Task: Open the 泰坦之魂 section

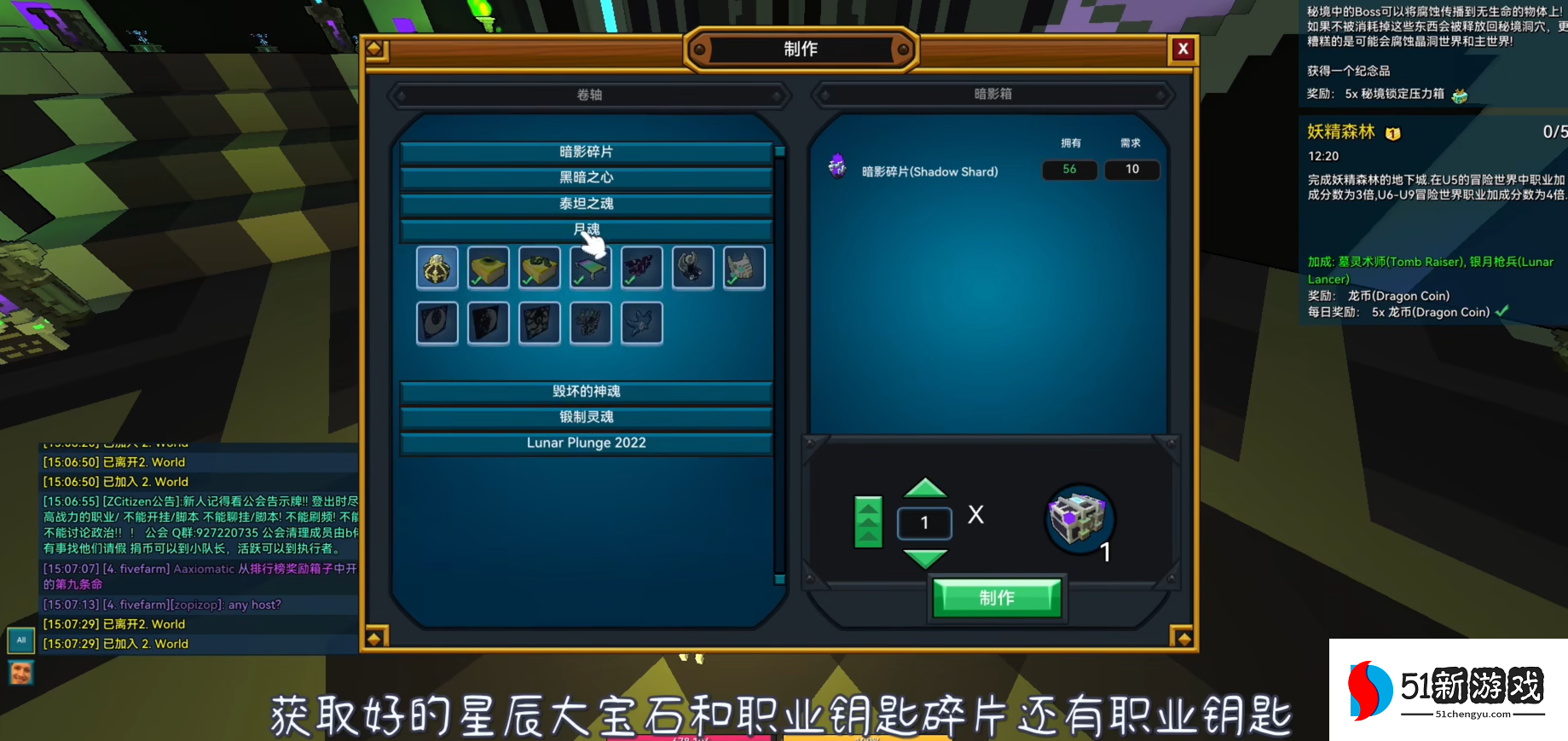Action: tap(587, 204)
